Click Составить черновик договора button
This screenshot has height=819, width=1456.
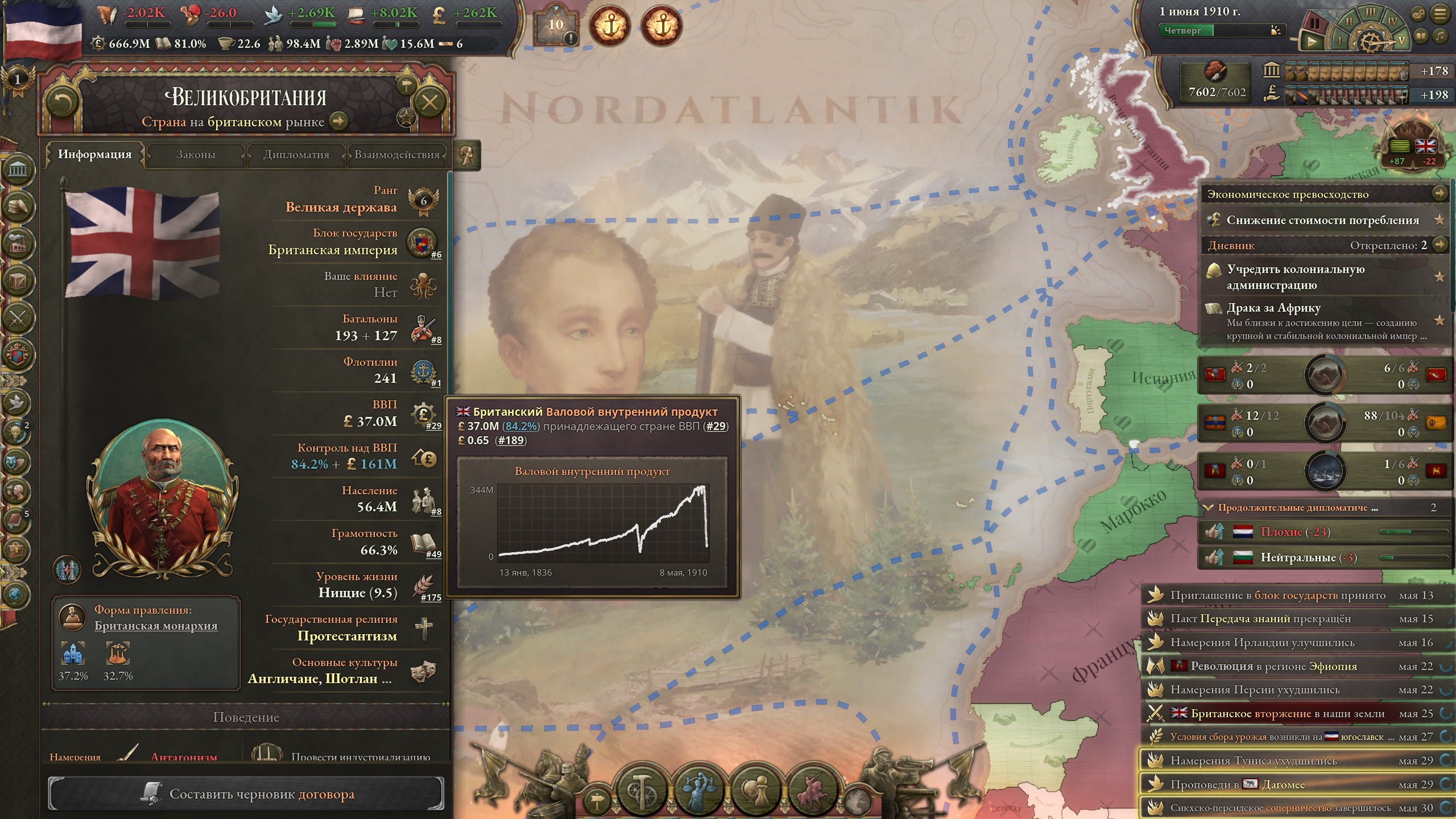tap(246, 794)
